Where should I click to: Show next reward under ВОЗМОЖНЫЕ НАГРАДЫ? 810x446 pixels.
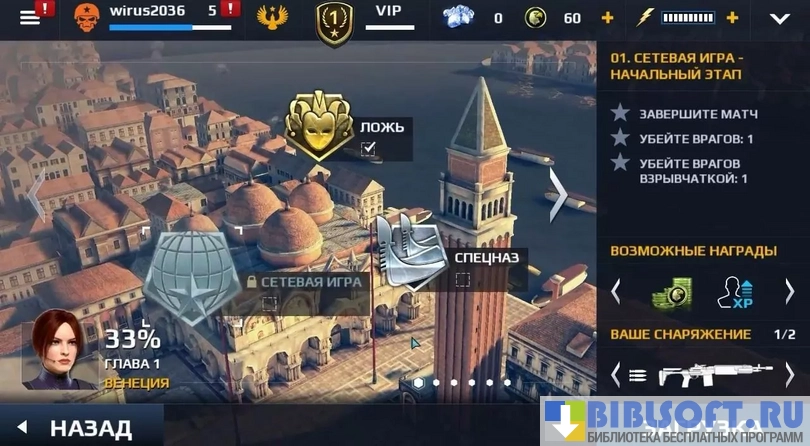789,290
